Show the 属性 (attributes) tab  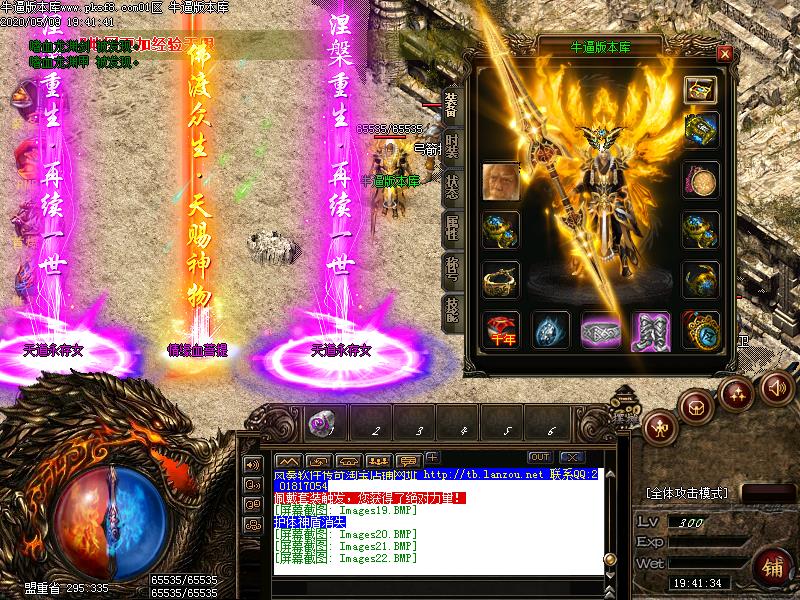pos(452,228)
